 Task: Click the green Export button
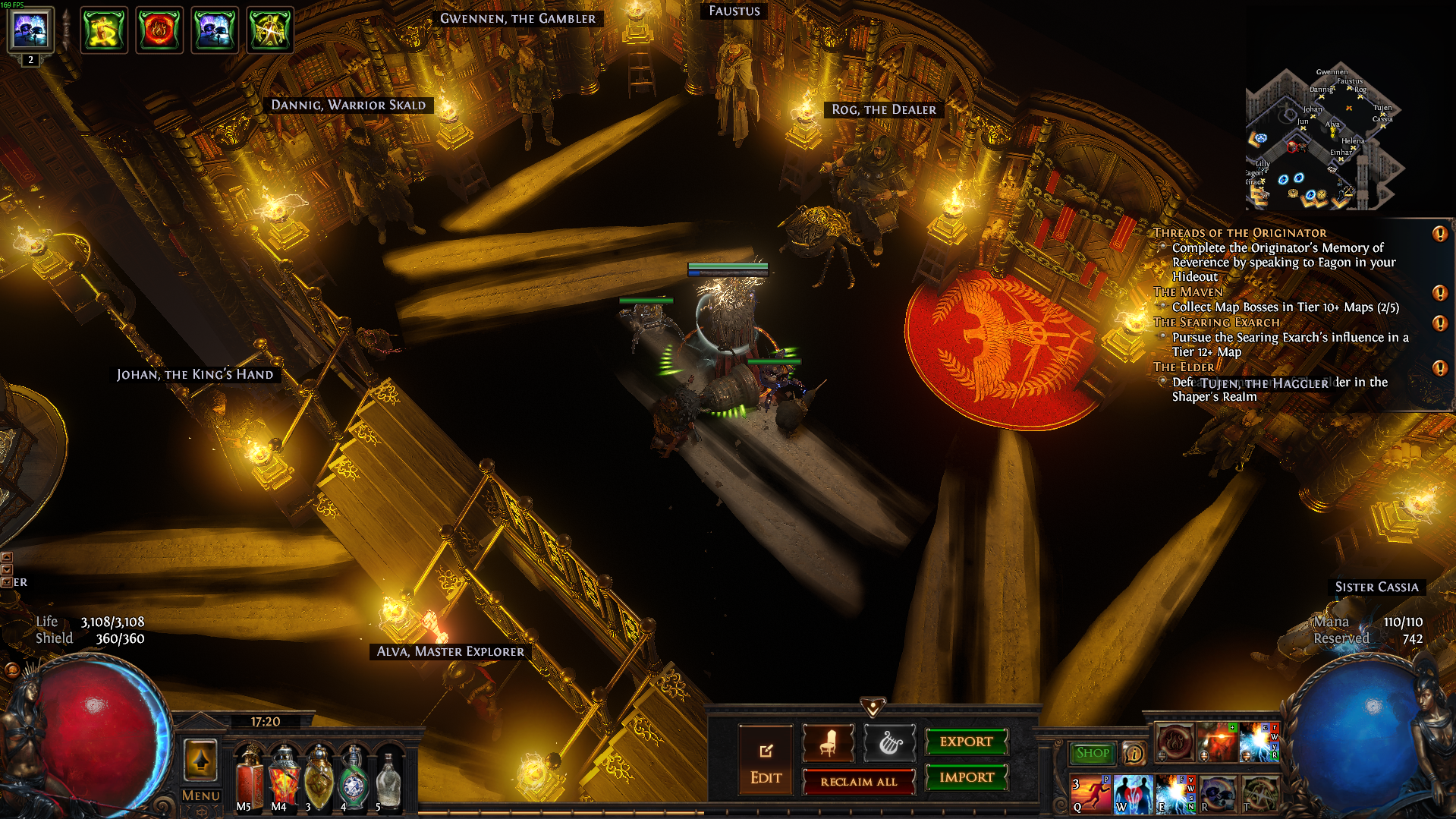click(x=966, y=742)
